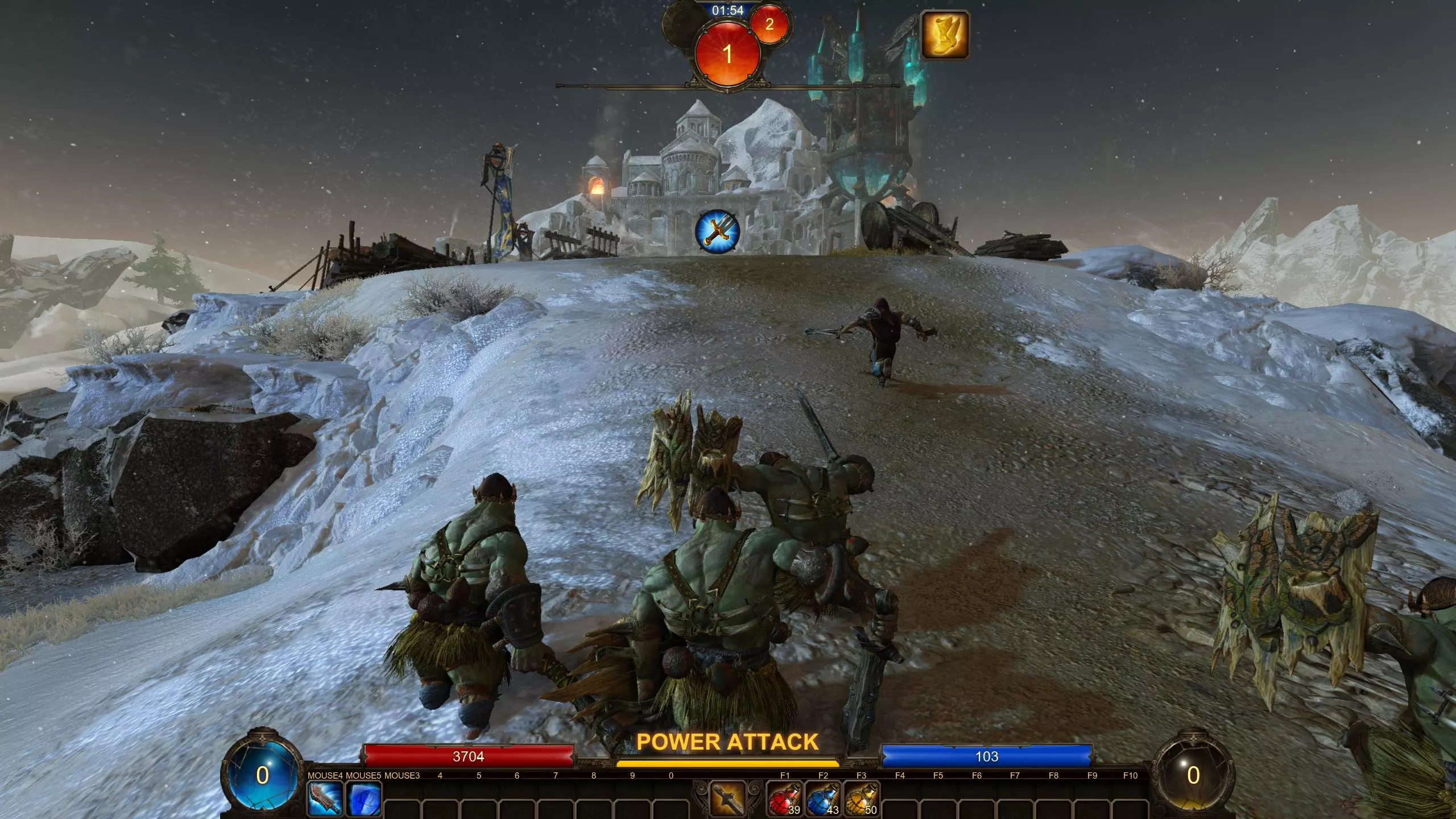The height and width of the screenshot is (819, 1456).
Task: Use the yellow potion in the F3 slot
Action: [x=861, y=799]
